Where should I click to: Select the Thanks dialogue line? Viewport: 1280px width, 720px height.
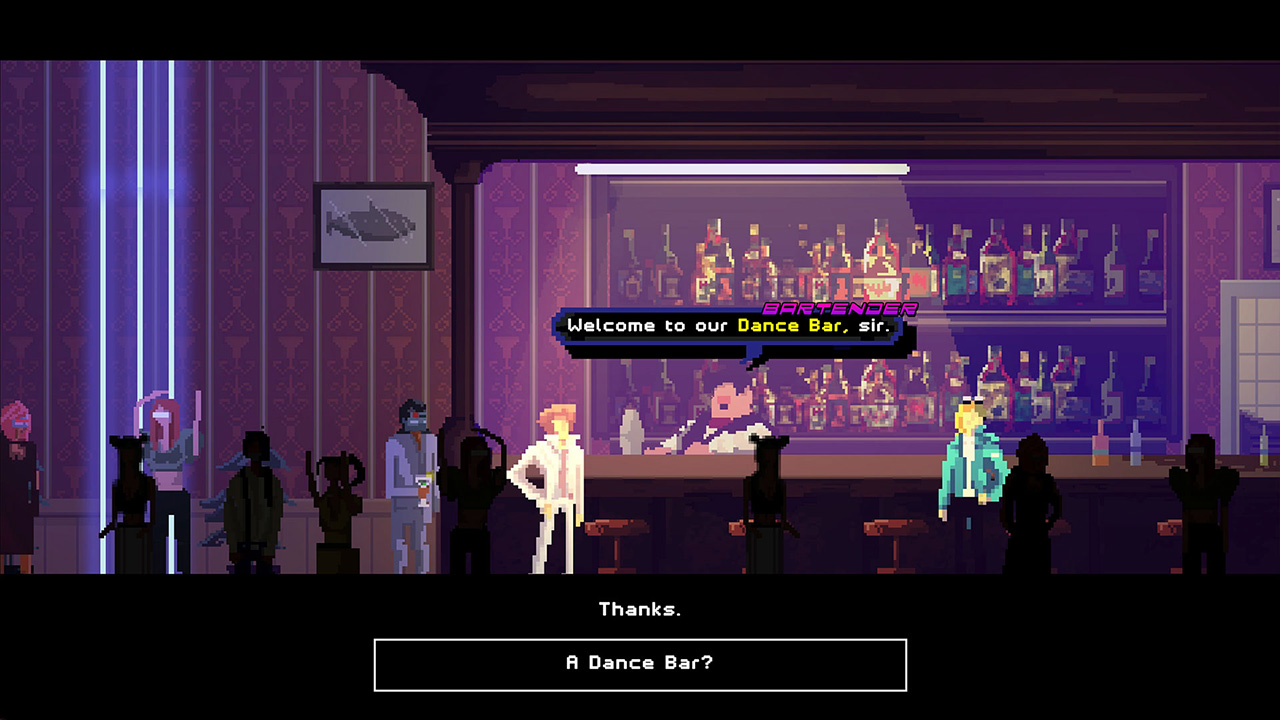639,607
